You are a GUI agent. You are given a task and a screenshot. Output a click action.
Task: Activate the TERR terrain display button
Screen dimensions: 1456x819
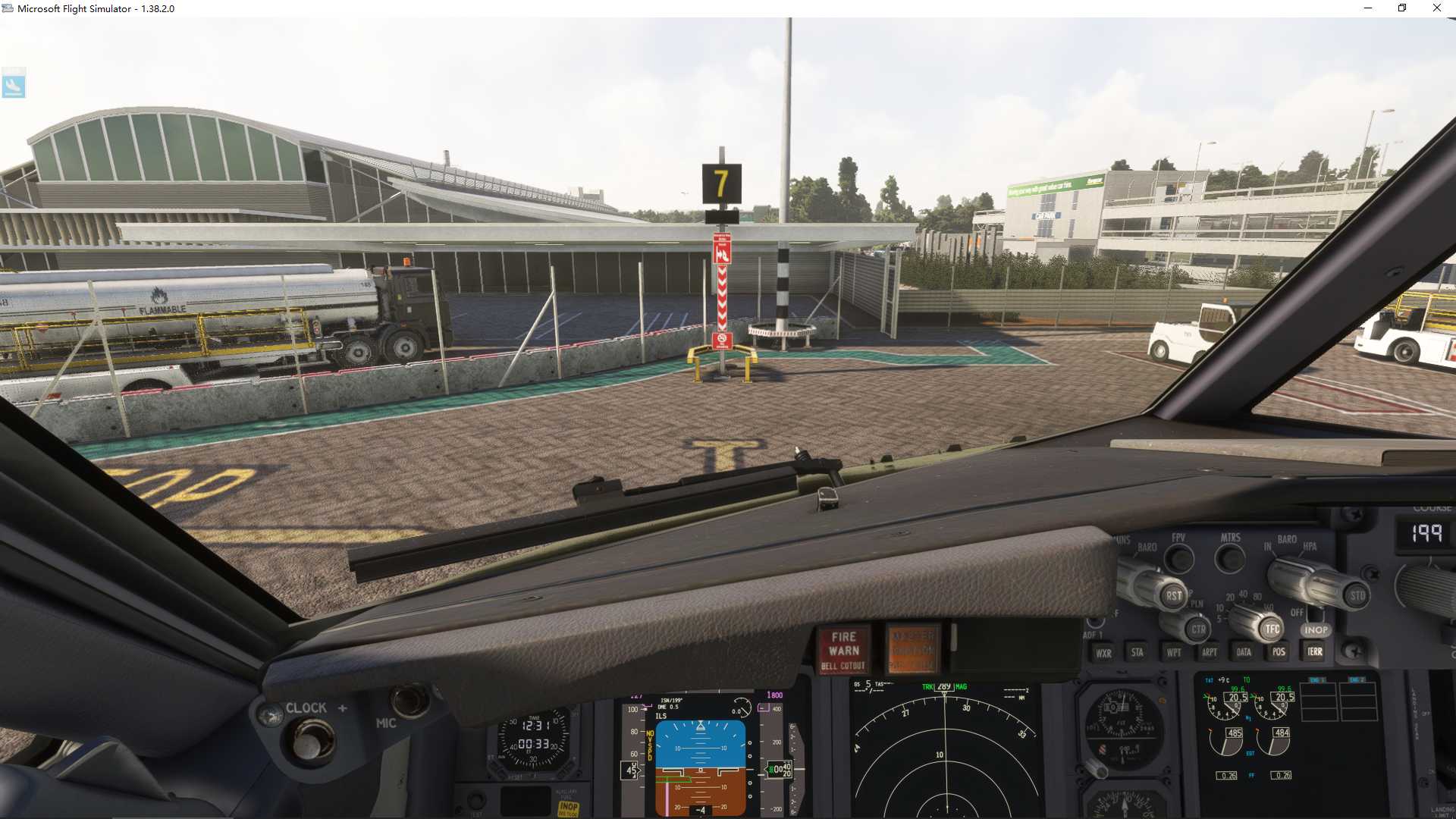[x=1315, y=652]
